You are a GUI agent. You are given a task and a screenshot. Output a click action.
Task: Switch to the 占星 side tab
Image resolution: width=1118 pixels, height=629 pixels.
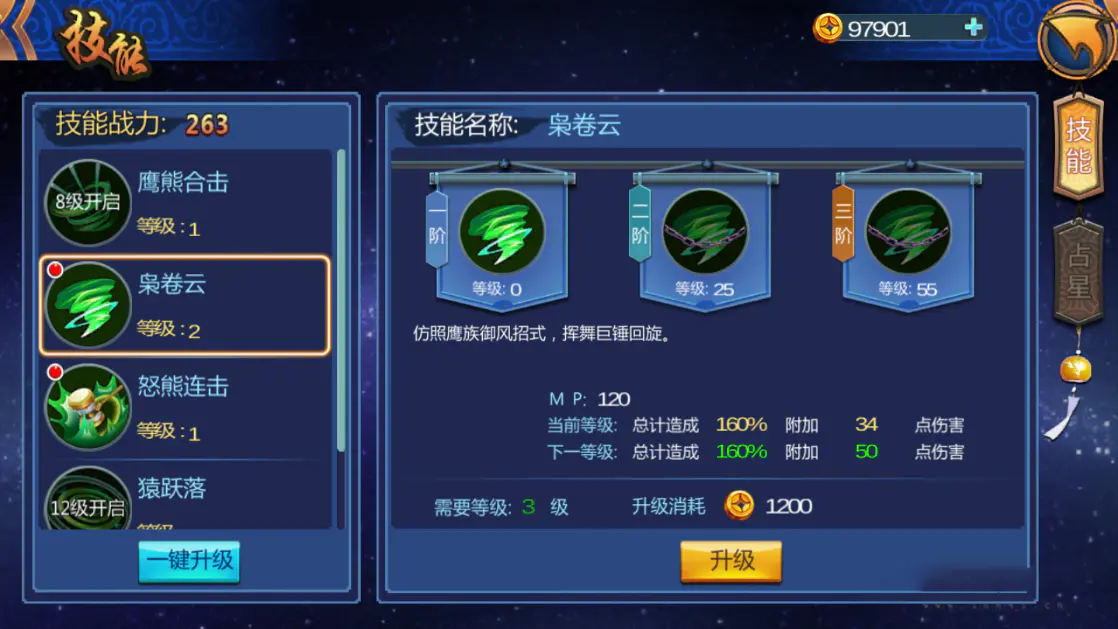pyautogui.click(x=1078, y=270)
